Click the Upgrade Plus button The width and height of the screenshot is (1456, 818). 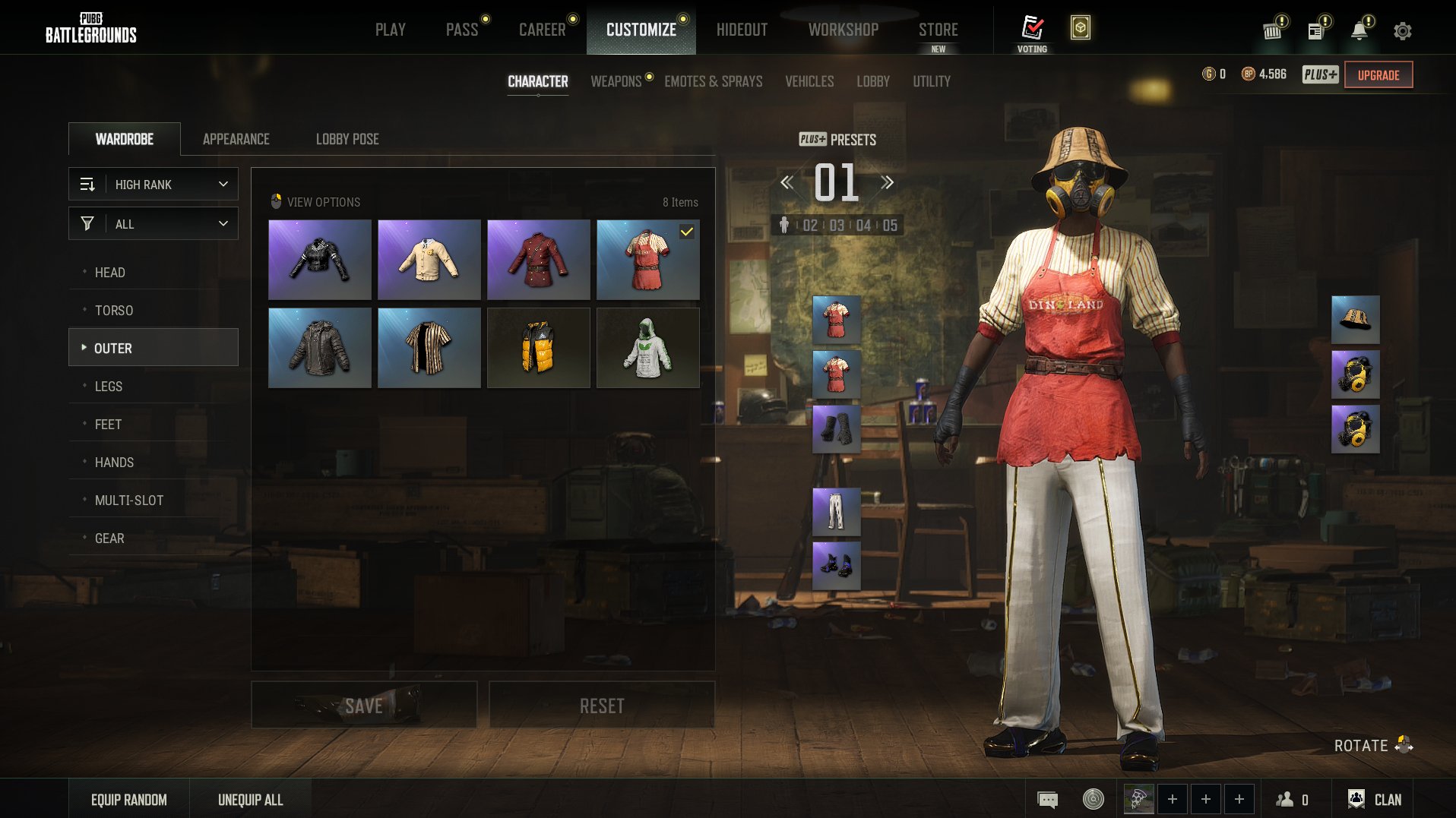pos(1378,75)
